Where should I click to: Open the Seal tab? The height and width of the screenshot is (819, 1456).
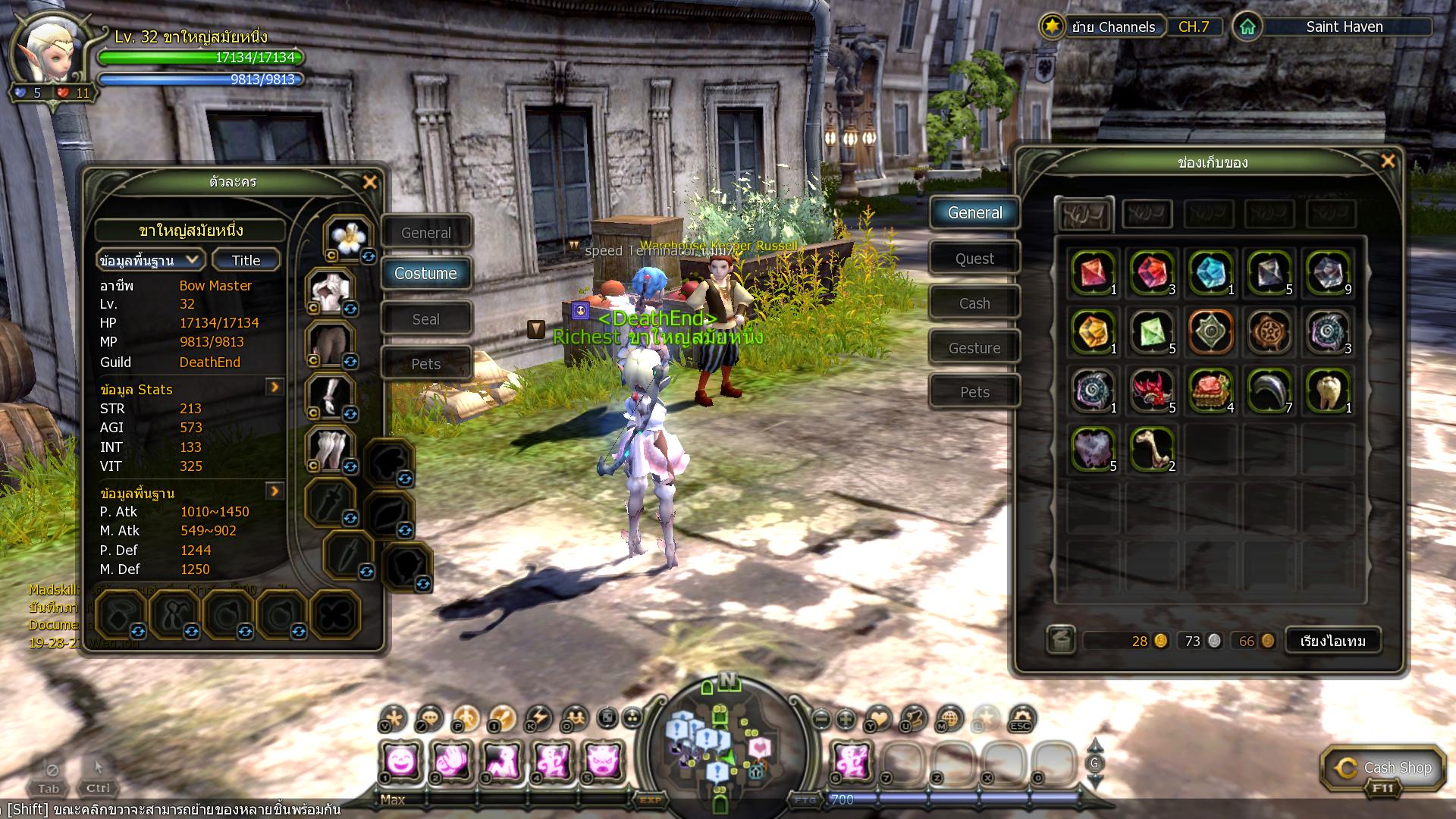coord(426,319)
